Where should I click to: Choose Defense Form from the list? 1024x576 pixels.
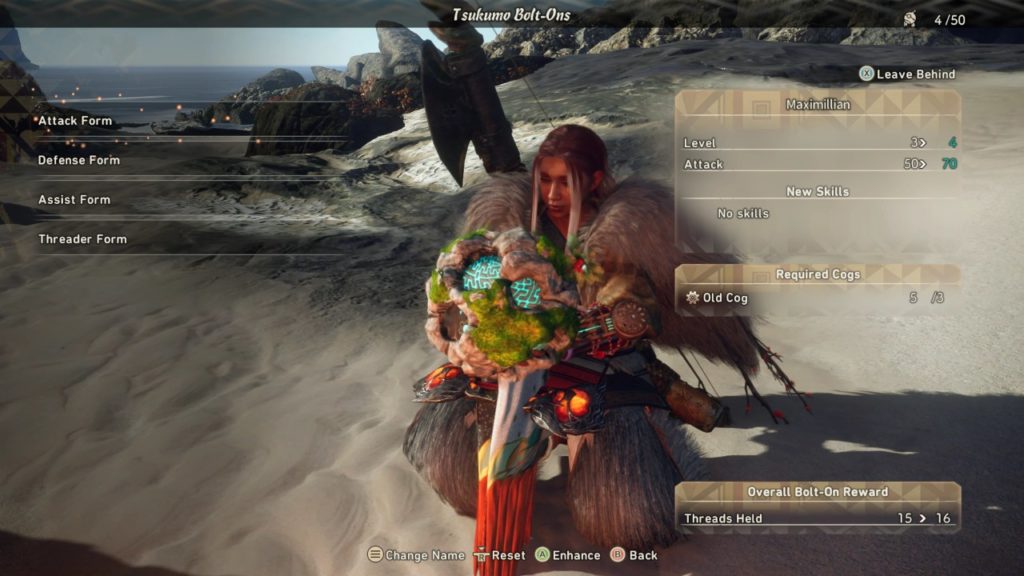click(x=79, y=160)
